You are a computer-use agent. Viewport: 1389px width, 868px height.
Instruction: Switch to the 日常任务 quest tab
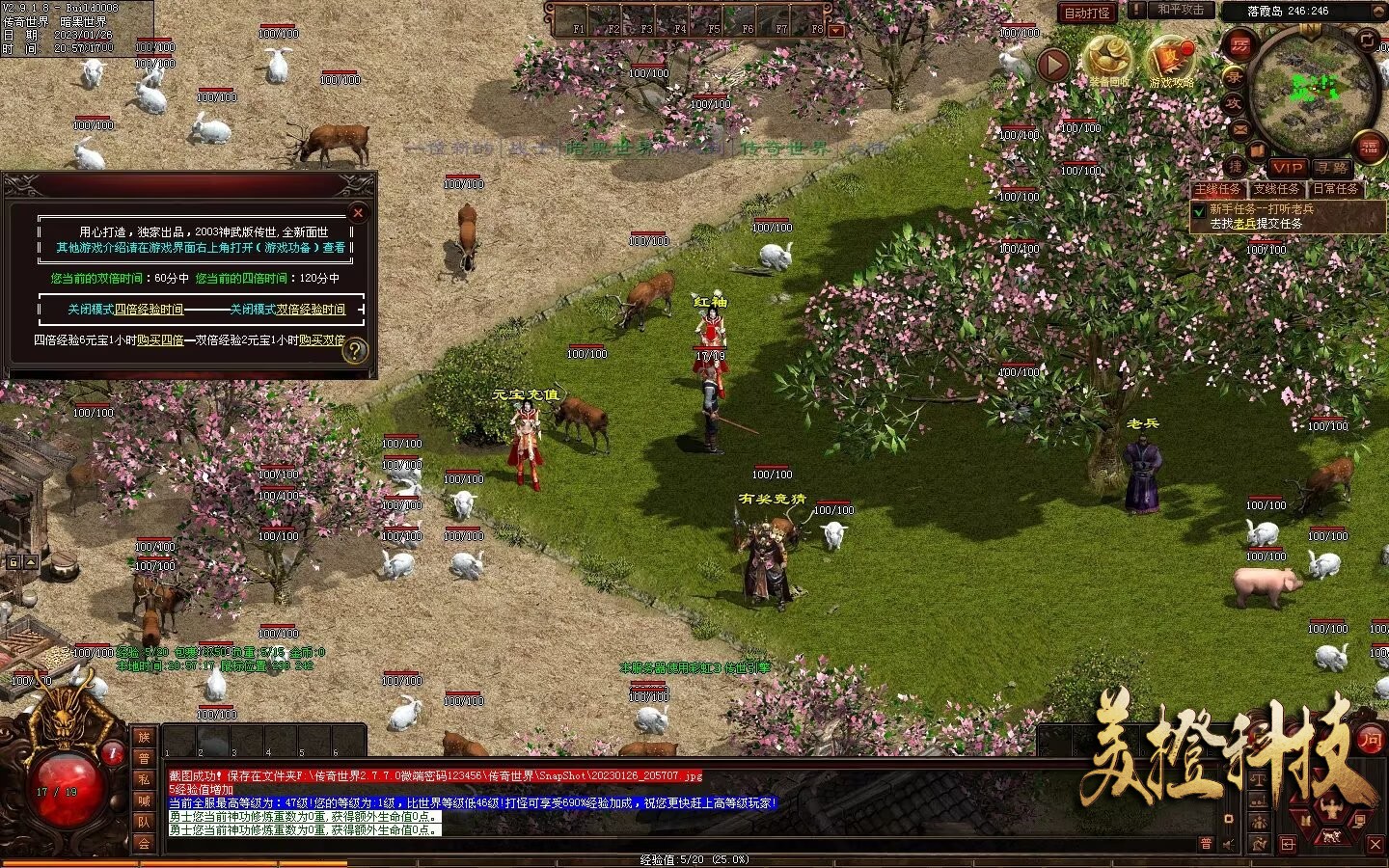tap(1336, 189)
